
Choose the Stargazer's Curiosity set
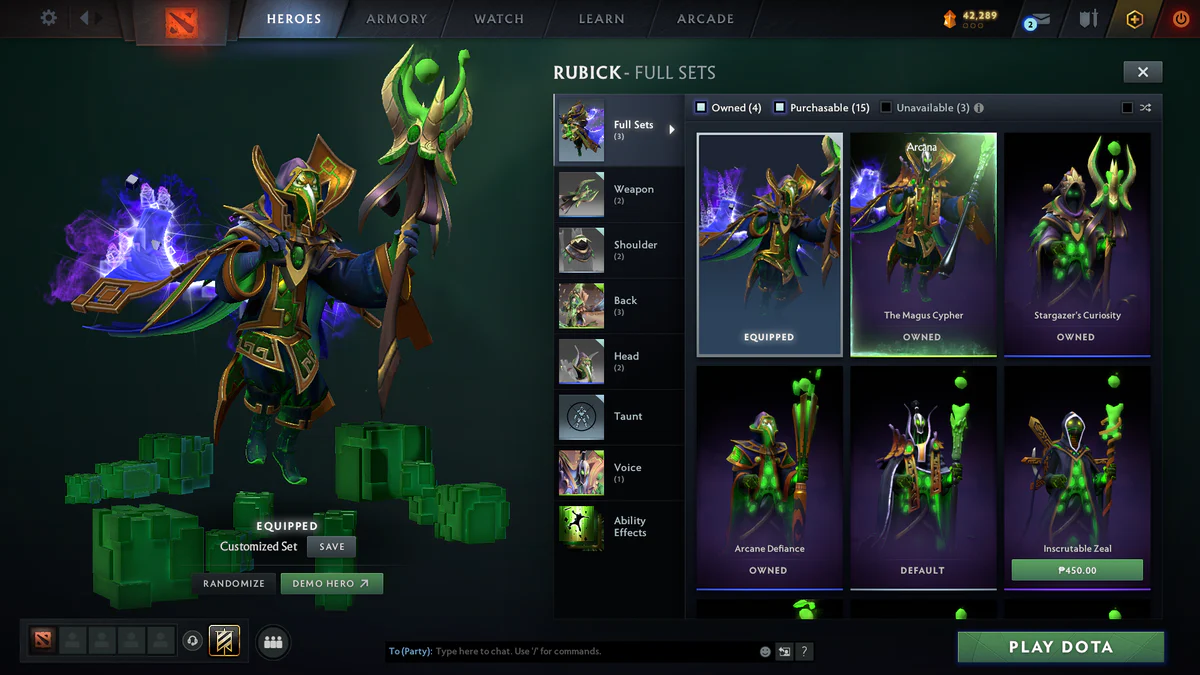(1077, 245)
